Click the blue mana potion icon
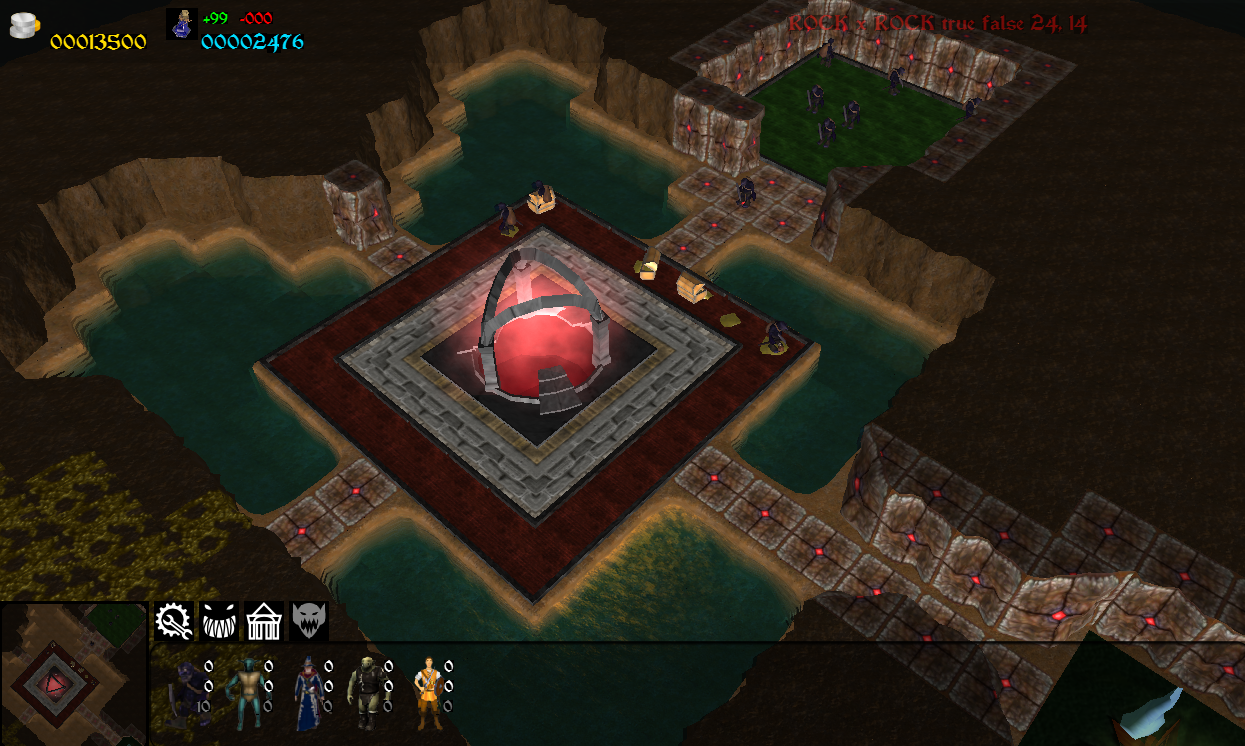The image size is (1245, 746). pyautogui.click(x=182, y=23)
